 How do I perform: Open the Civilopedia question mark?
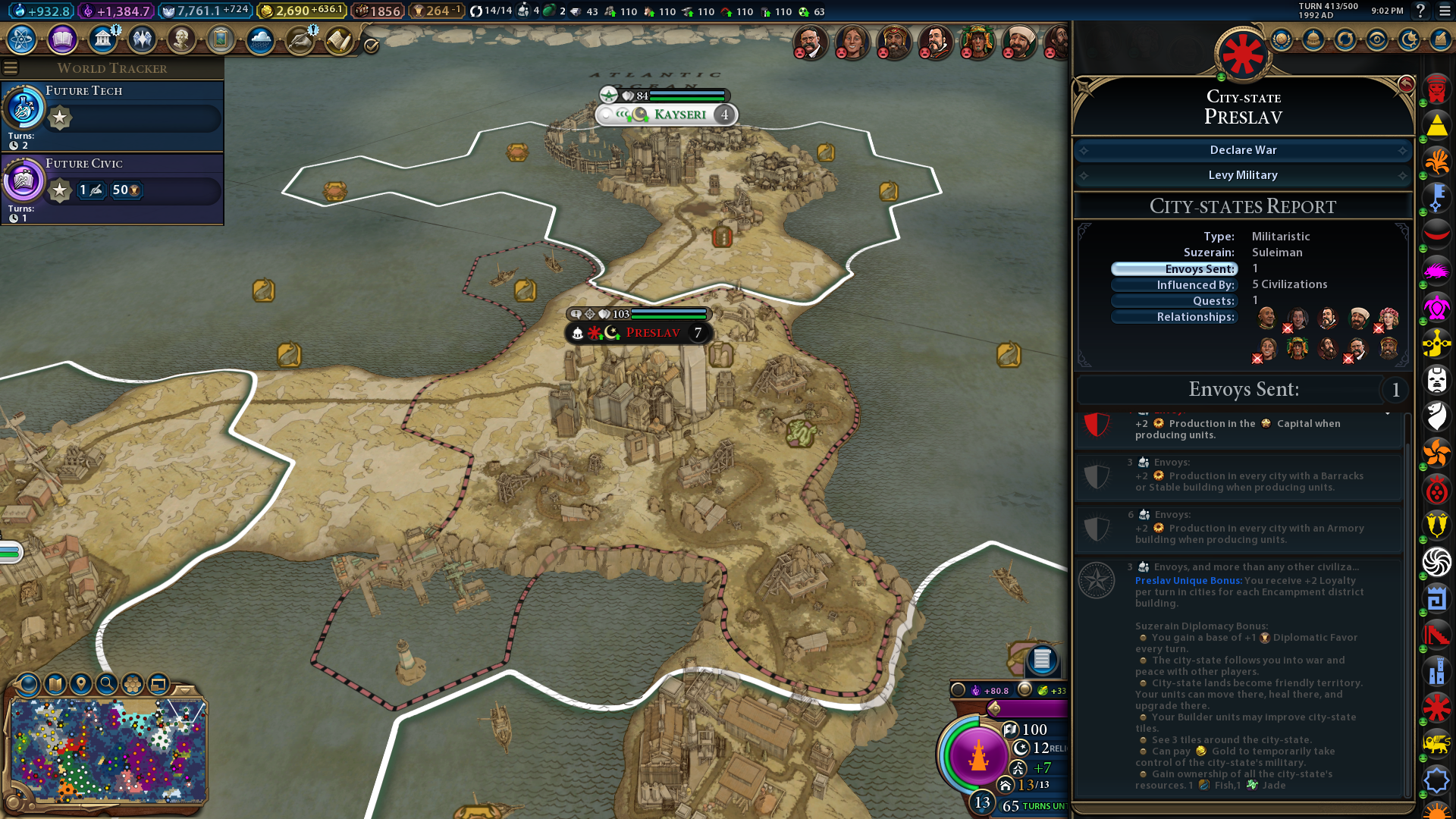[x=1420, y=11]
